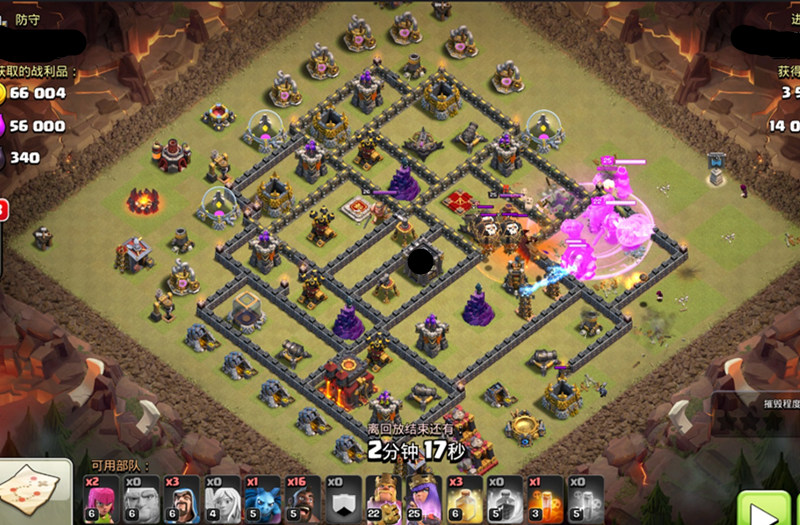Activate the Archer Queen hero slot
This screenshot has width=800, height=525.
point(426,497)
